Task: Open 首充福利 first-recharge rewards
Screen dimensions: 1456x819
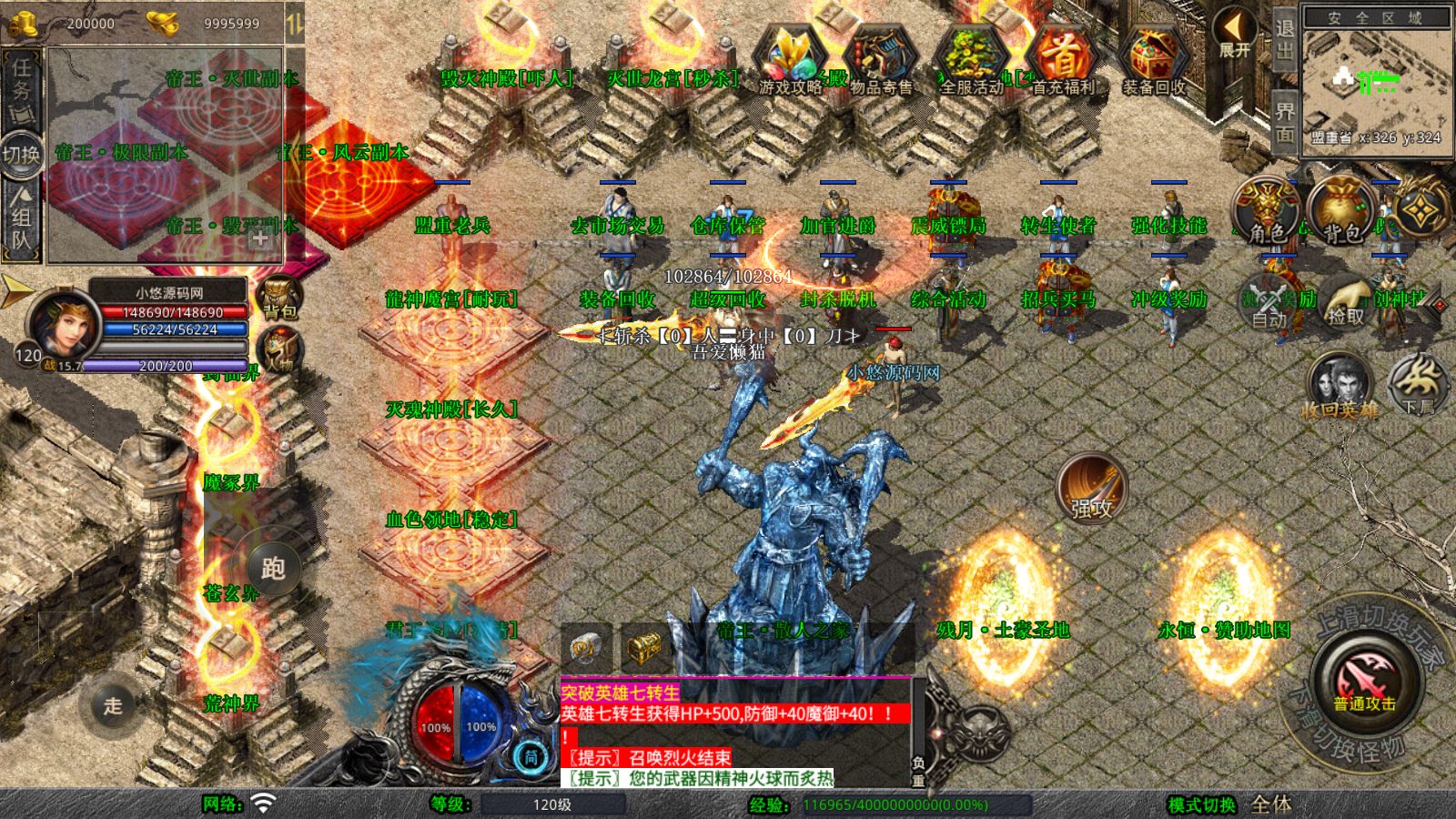Action: (x=1062, y=60)
